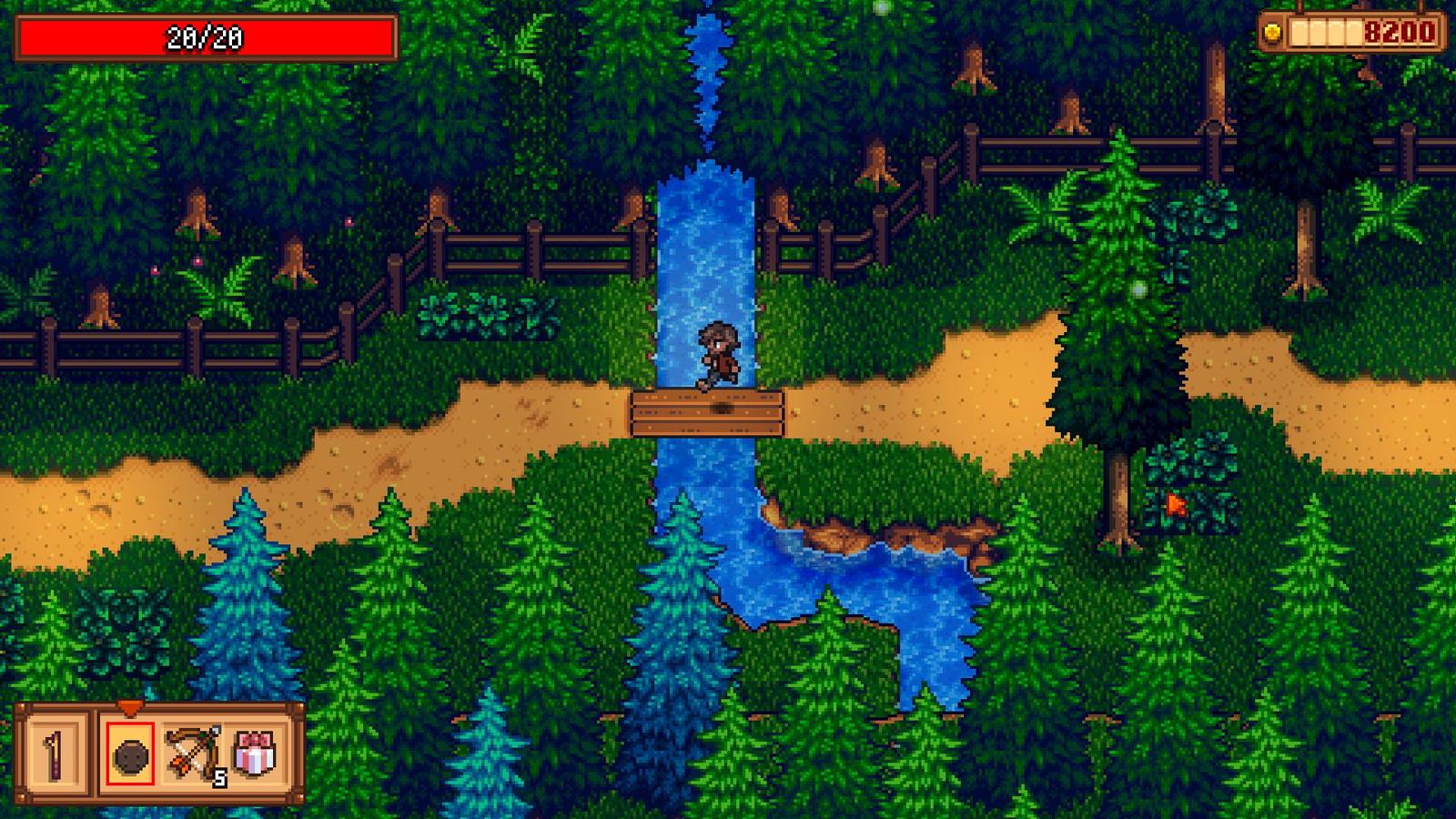Click the wooden bridge over the river
The height and width of the screenshot is (819, 1456).
(705, 414)
